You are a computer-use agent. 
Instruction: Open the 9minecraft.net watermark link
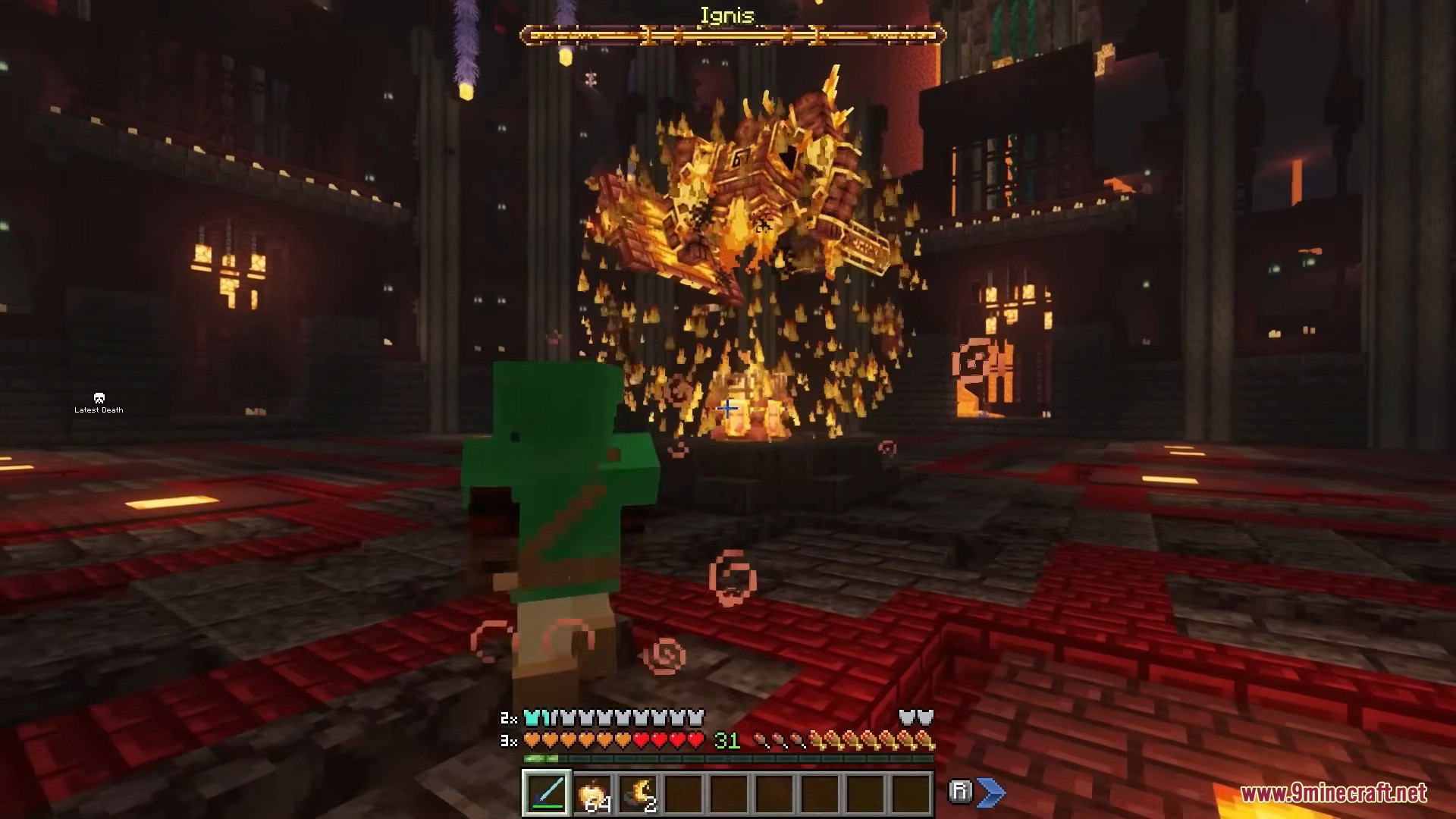click(x=1333, y=794)
